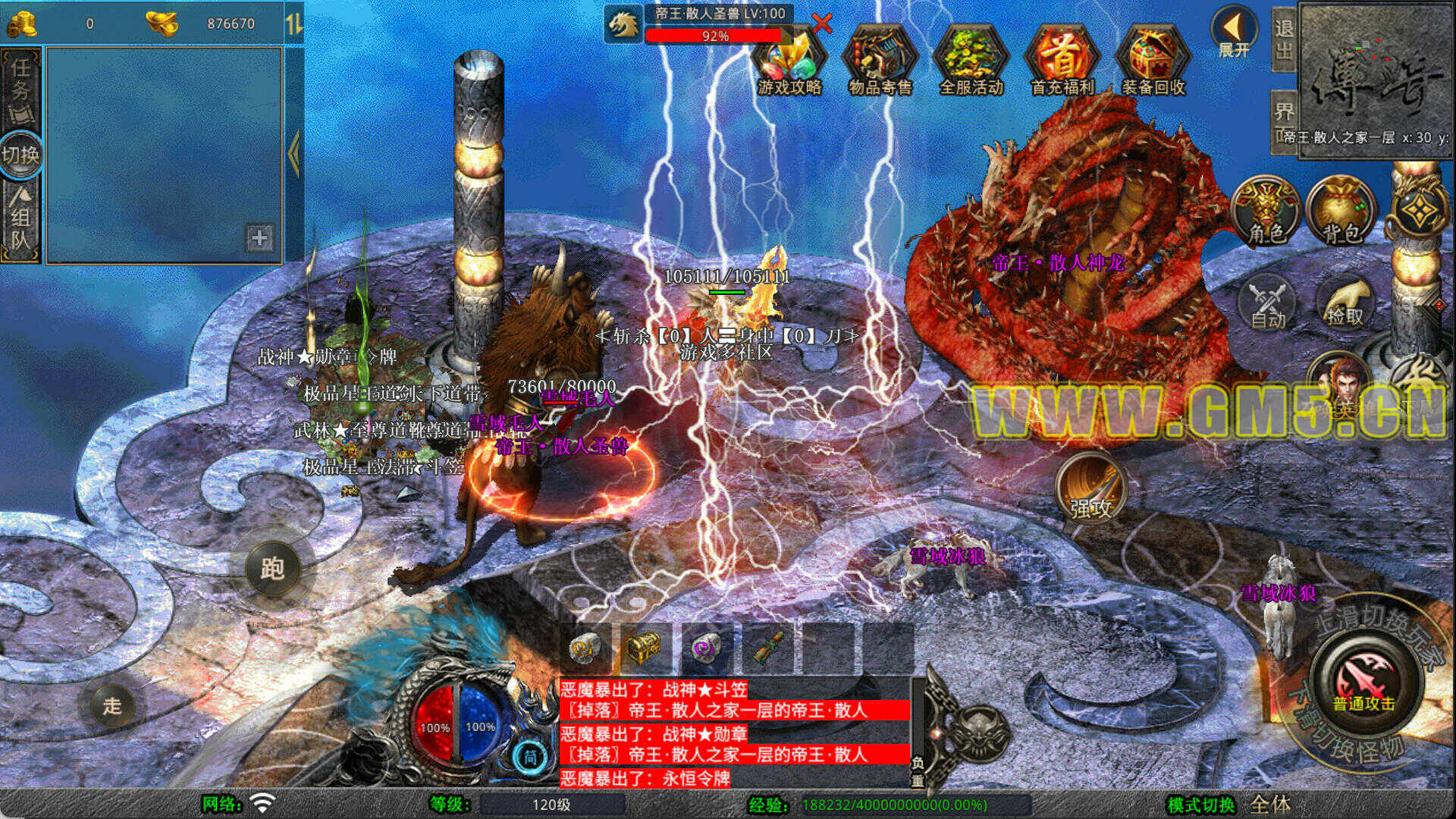Open the 全服活动 server events menu
The image size is (1456, 819).
(971, 62)
